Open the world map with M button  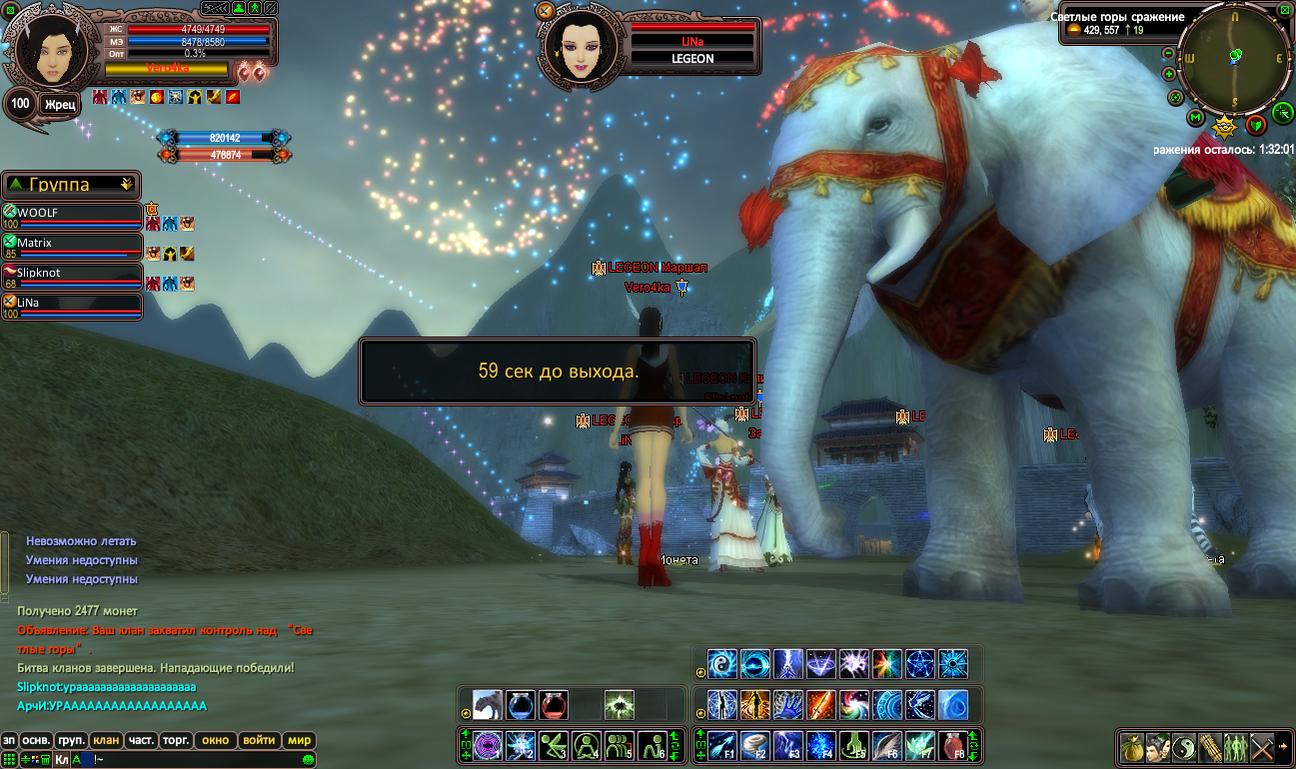click(x=1195, y=118)
